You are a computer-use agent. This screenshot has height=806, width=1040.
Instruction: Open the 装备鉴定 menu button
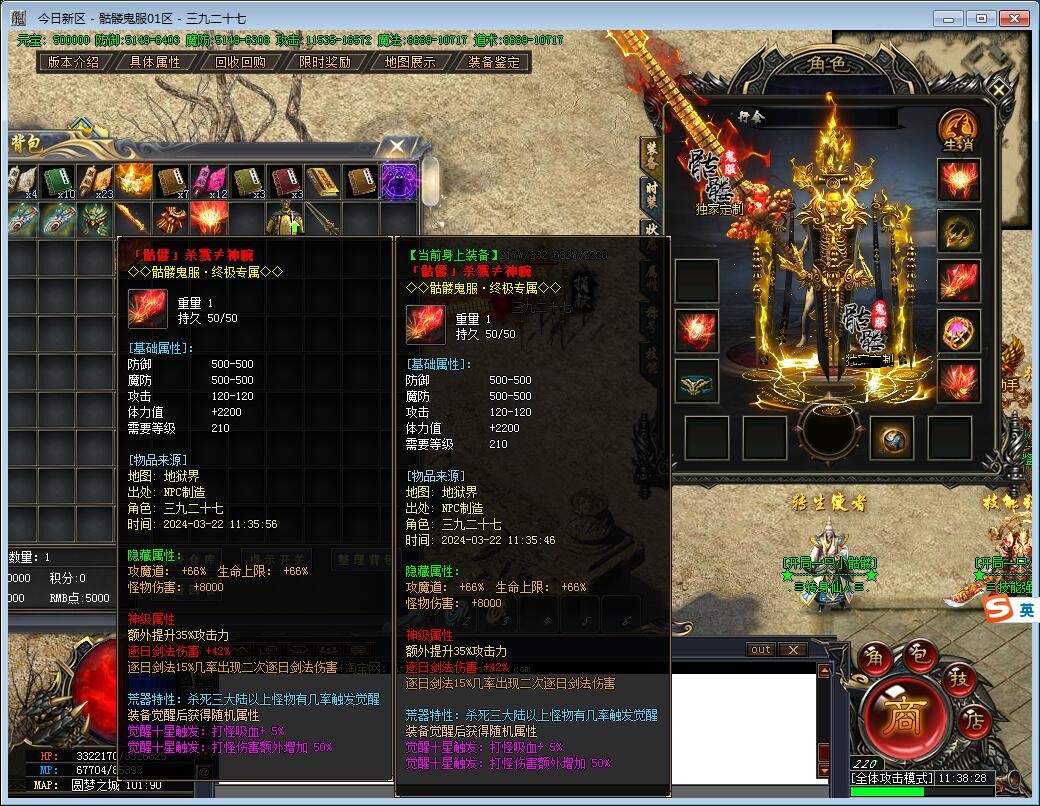click(494, 62)
